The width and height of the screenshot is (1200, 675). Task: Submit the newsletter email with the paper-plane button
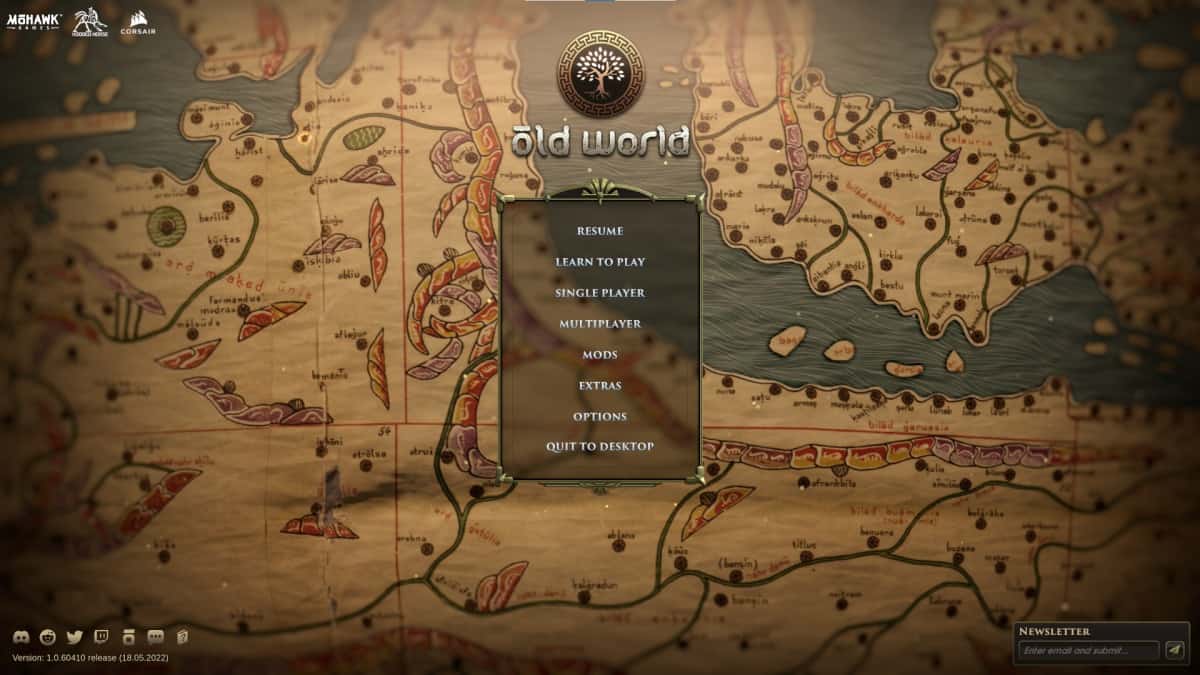tap(1174, 651)
